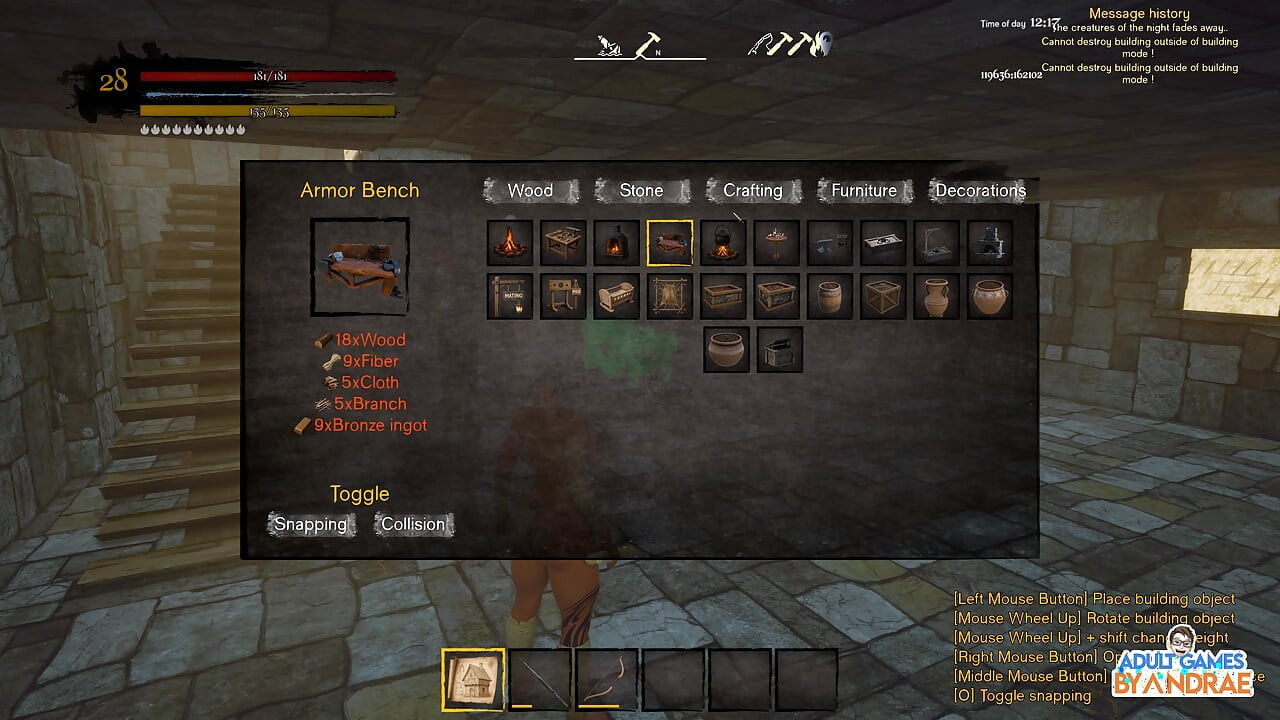
Task: Select the spear hotbar slot
Action: [x=540, y=680]
